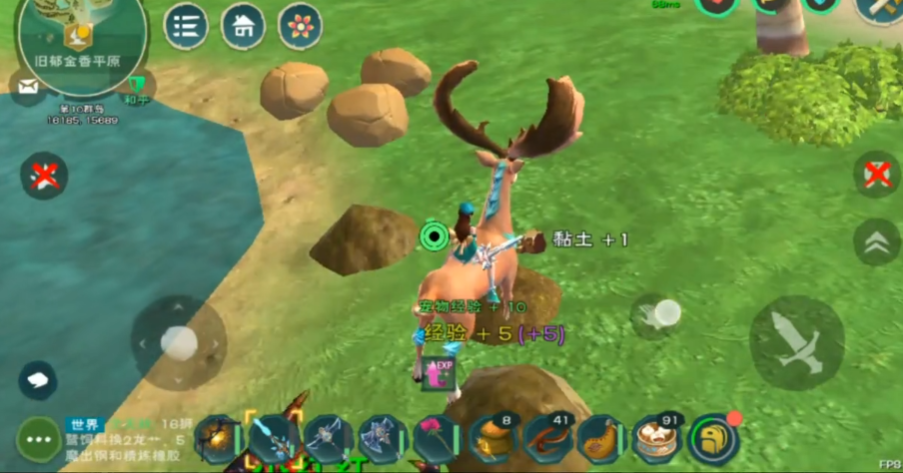This screenshot has height=473, width=903.
Task: Toggle the green shield peace mode
Action: 137,86
